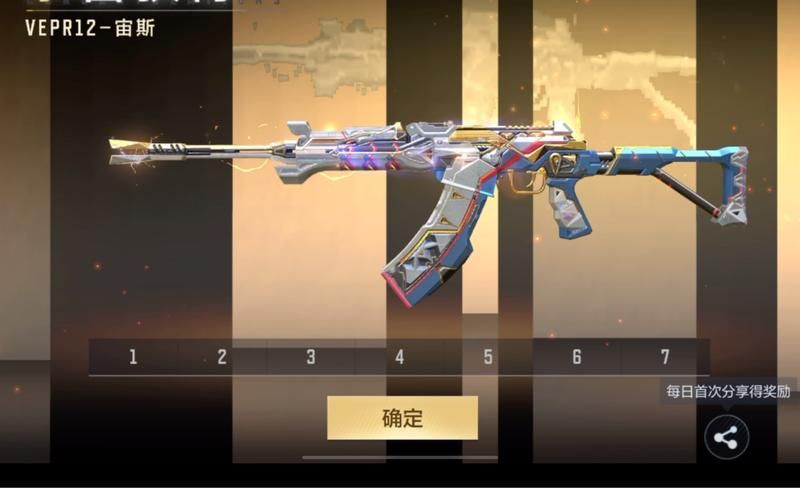
Task: Confirm with the gold 确定 button
Action: (402, 418)
